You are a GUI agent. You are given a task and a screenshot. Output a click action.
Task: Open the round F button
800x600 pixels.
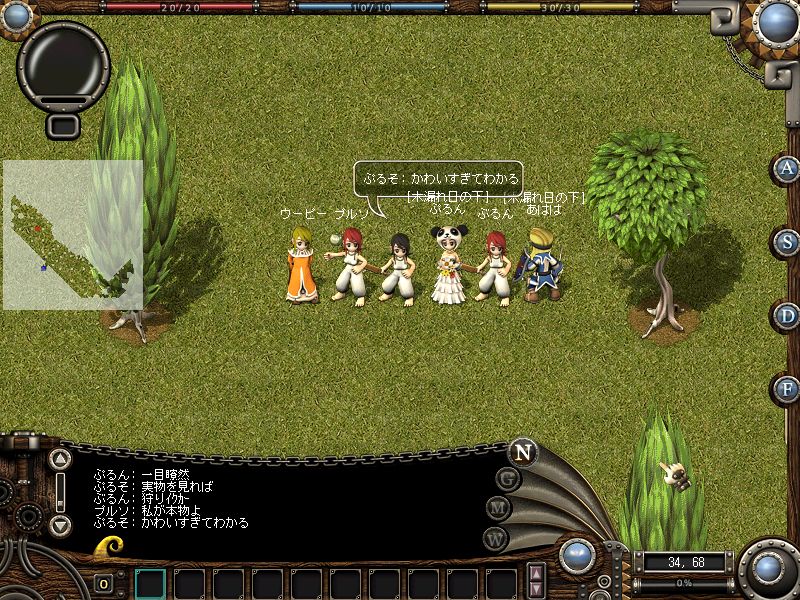click(x=788, y=389)
